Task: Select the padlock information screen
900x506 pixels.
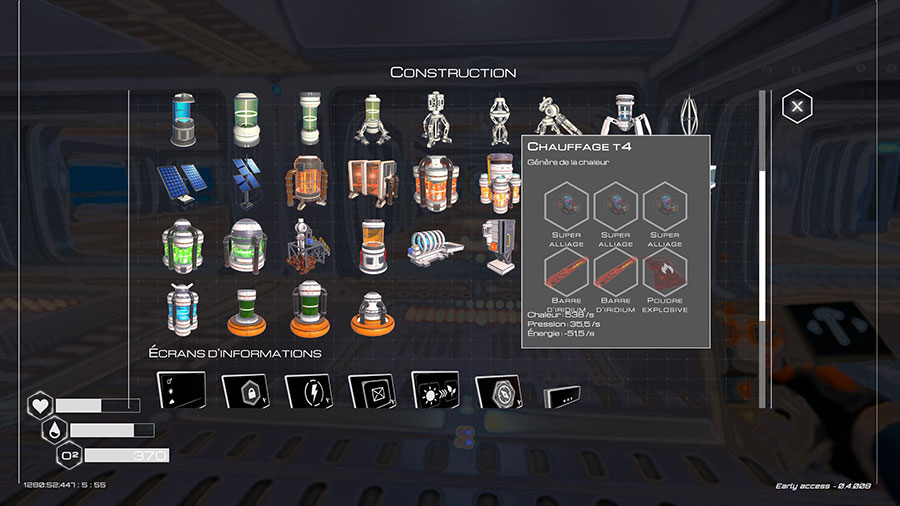Action: click(x=244, y=390)
